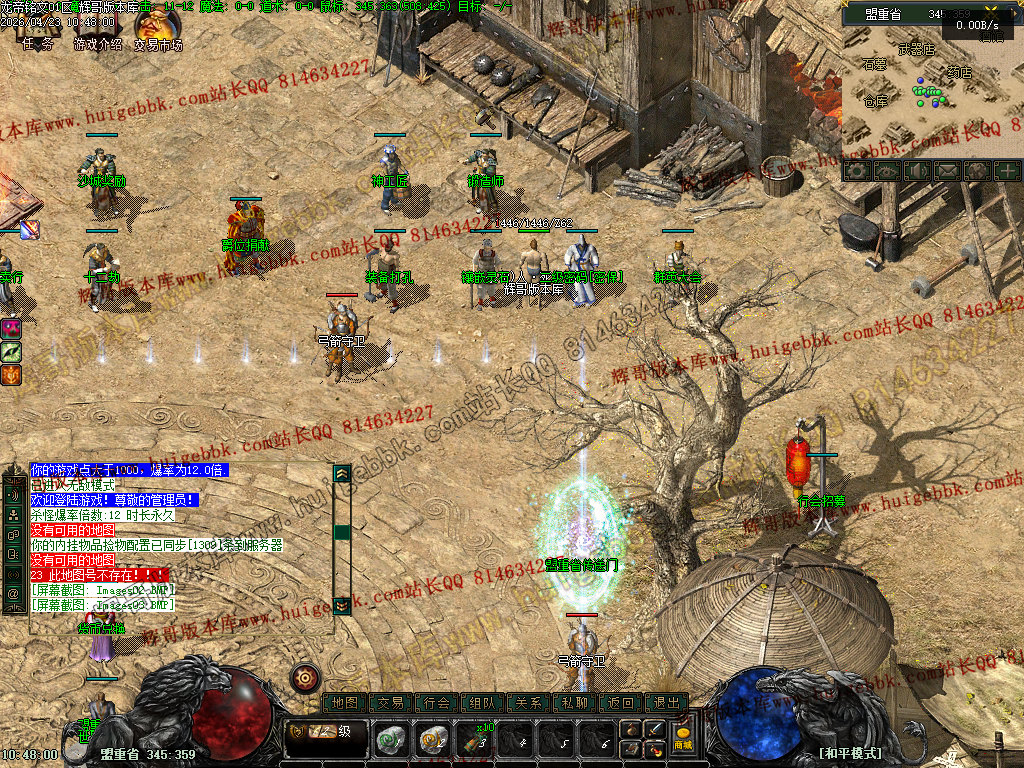1024x768 pixels.
Task: Open the 行会 guild button
Action: pyautogui.click(x=437, y=703)
